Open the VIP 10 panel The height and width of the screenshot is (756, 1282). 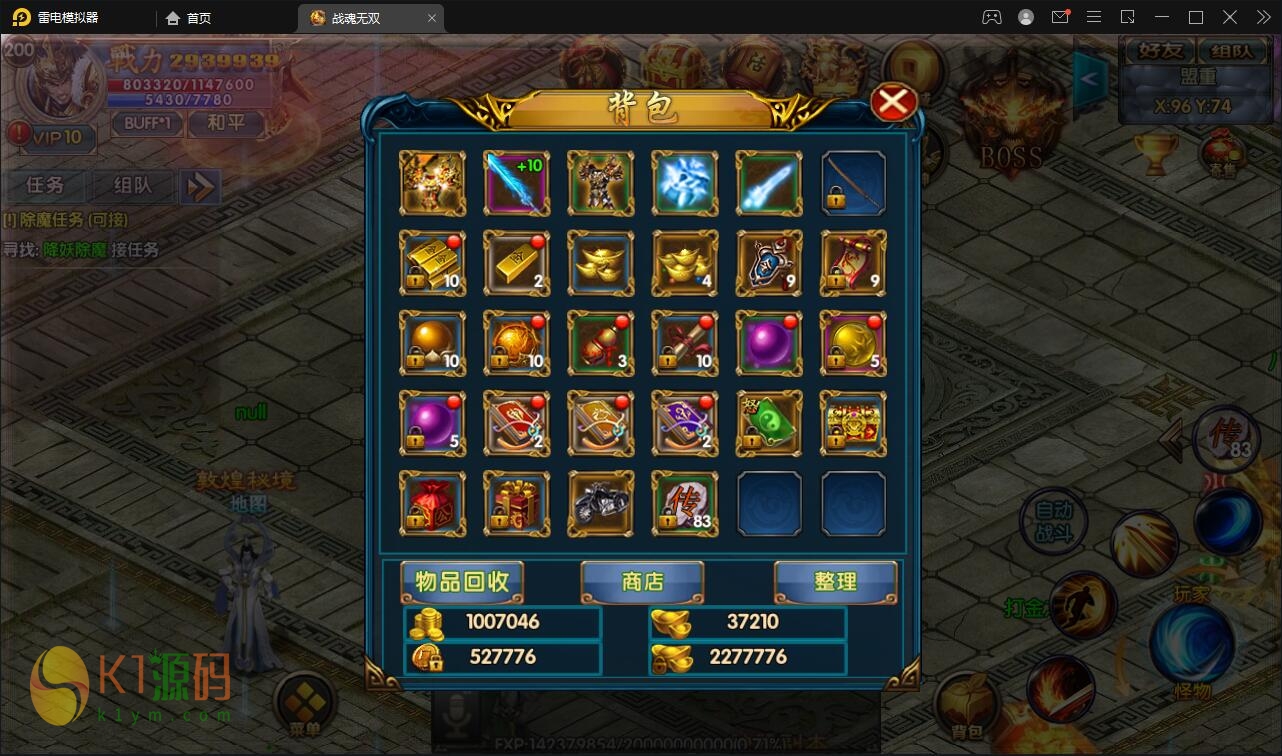[52, 137]
